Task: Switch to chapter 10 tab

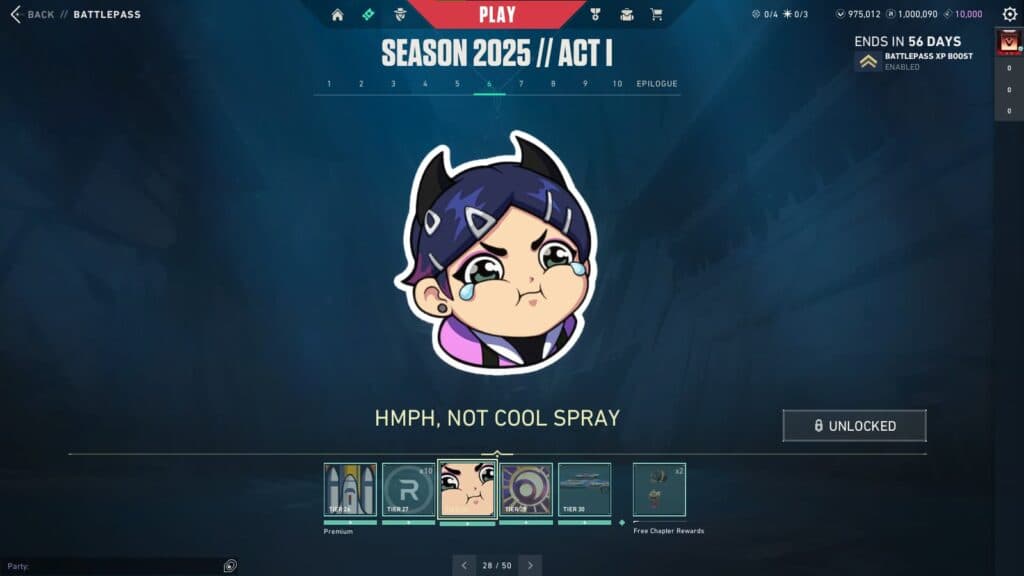Action: pyautogui.click(x=617, y=84)
